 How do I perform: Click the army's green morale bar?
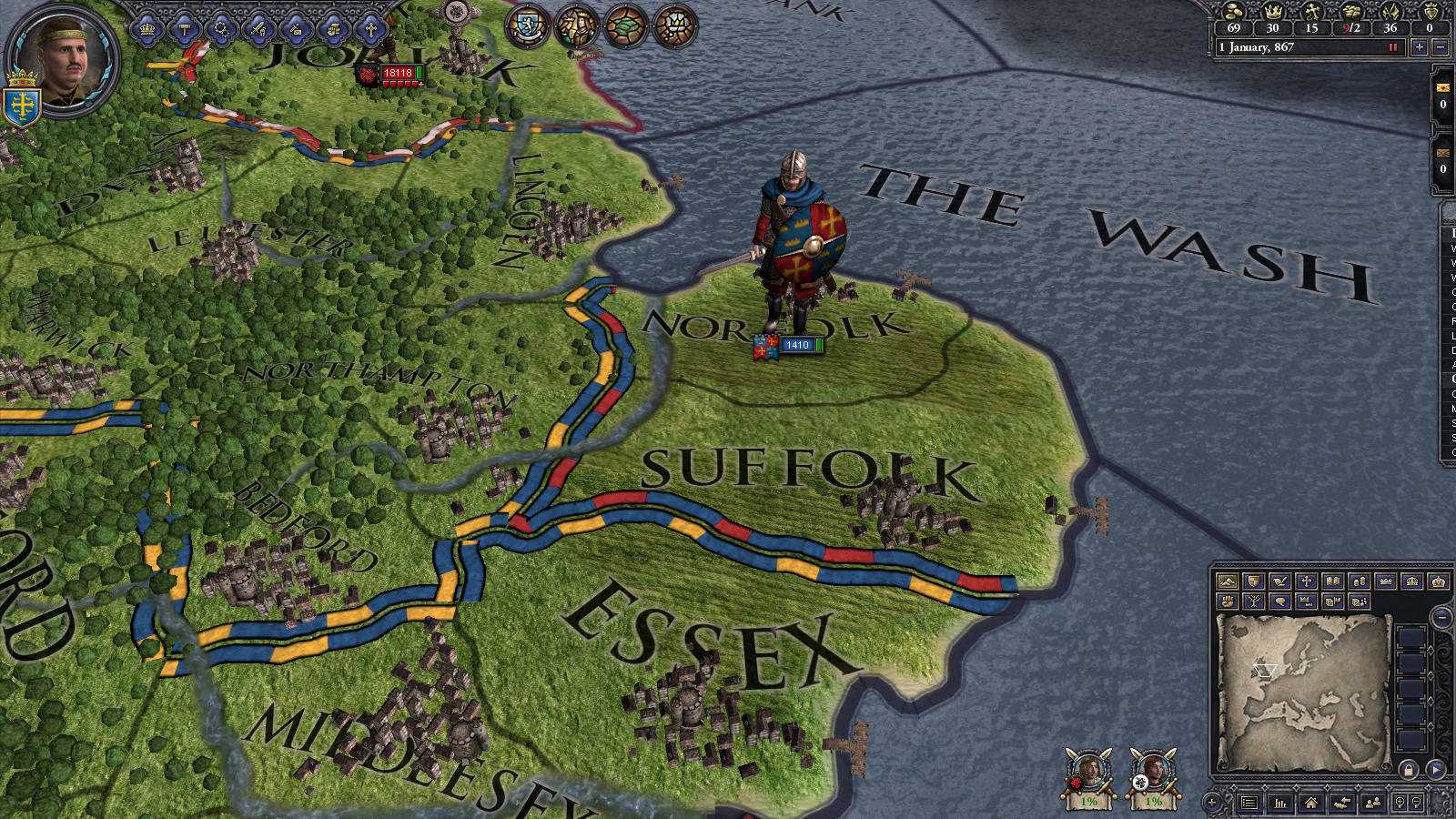click(819, 345)
